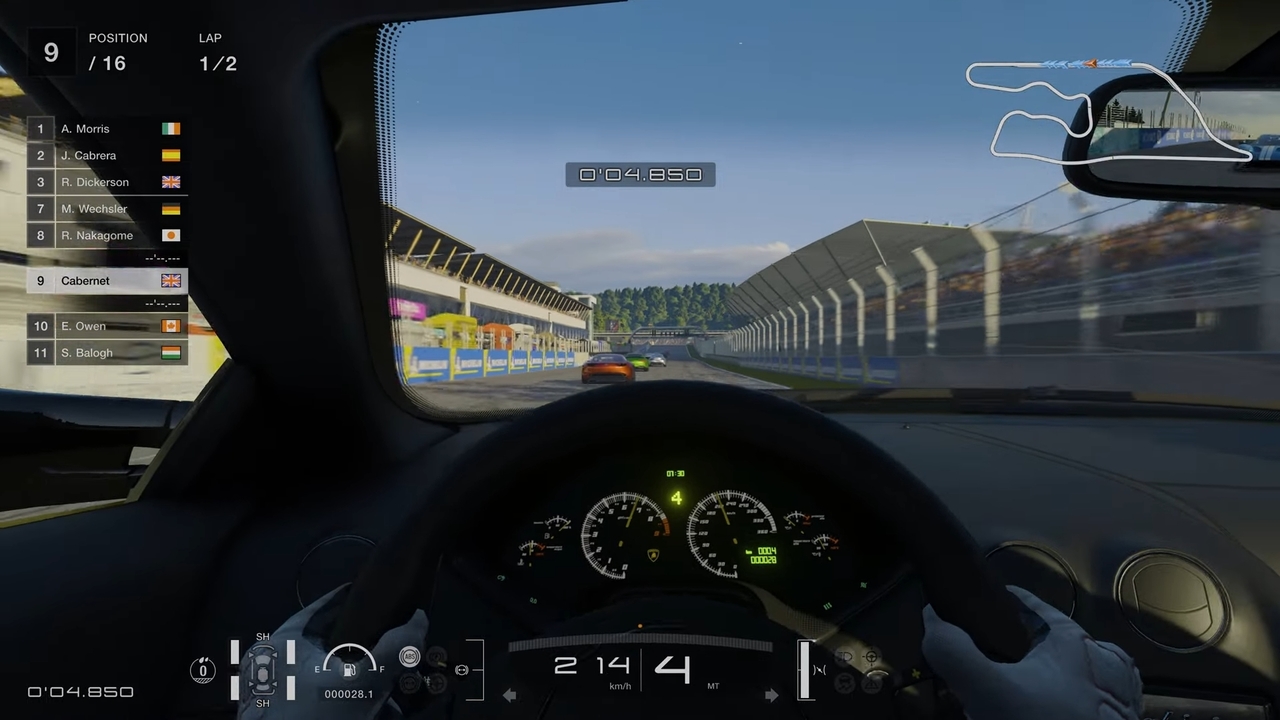This screenshot has width=1280, height=720.
Task: Click the odometer reading 000028.1
Action: (348, 693)
